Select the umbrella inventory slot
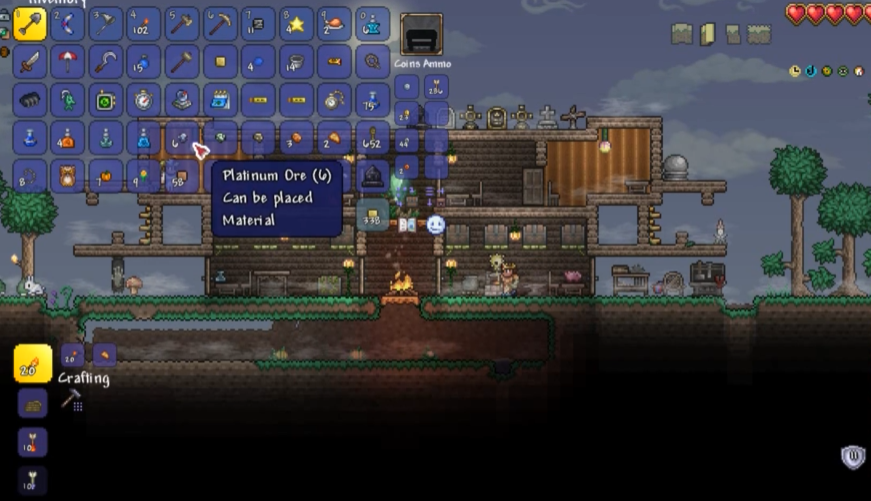Viewport: 871px width, 501px height. 68,62
